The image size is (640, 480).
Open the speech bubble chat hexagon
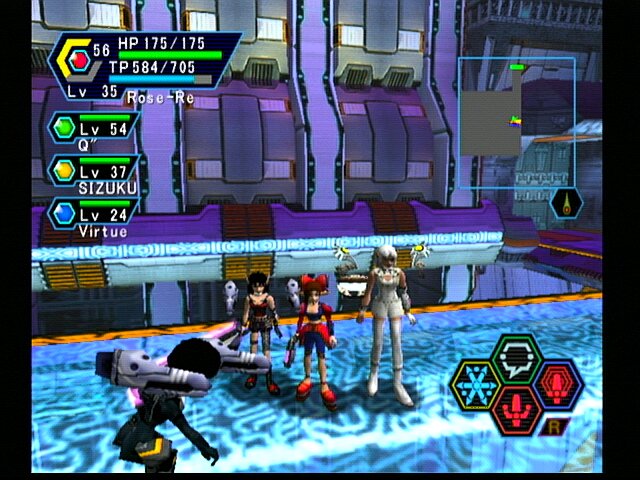point(516,357)
